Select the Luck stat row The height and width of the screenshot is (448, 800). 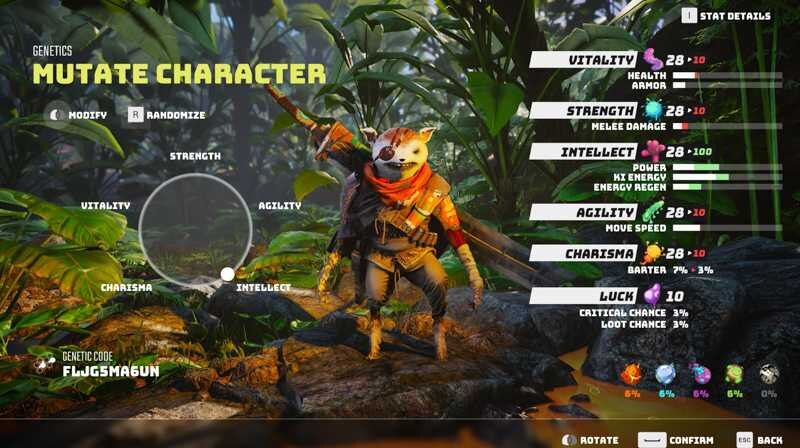coord(603,296)
